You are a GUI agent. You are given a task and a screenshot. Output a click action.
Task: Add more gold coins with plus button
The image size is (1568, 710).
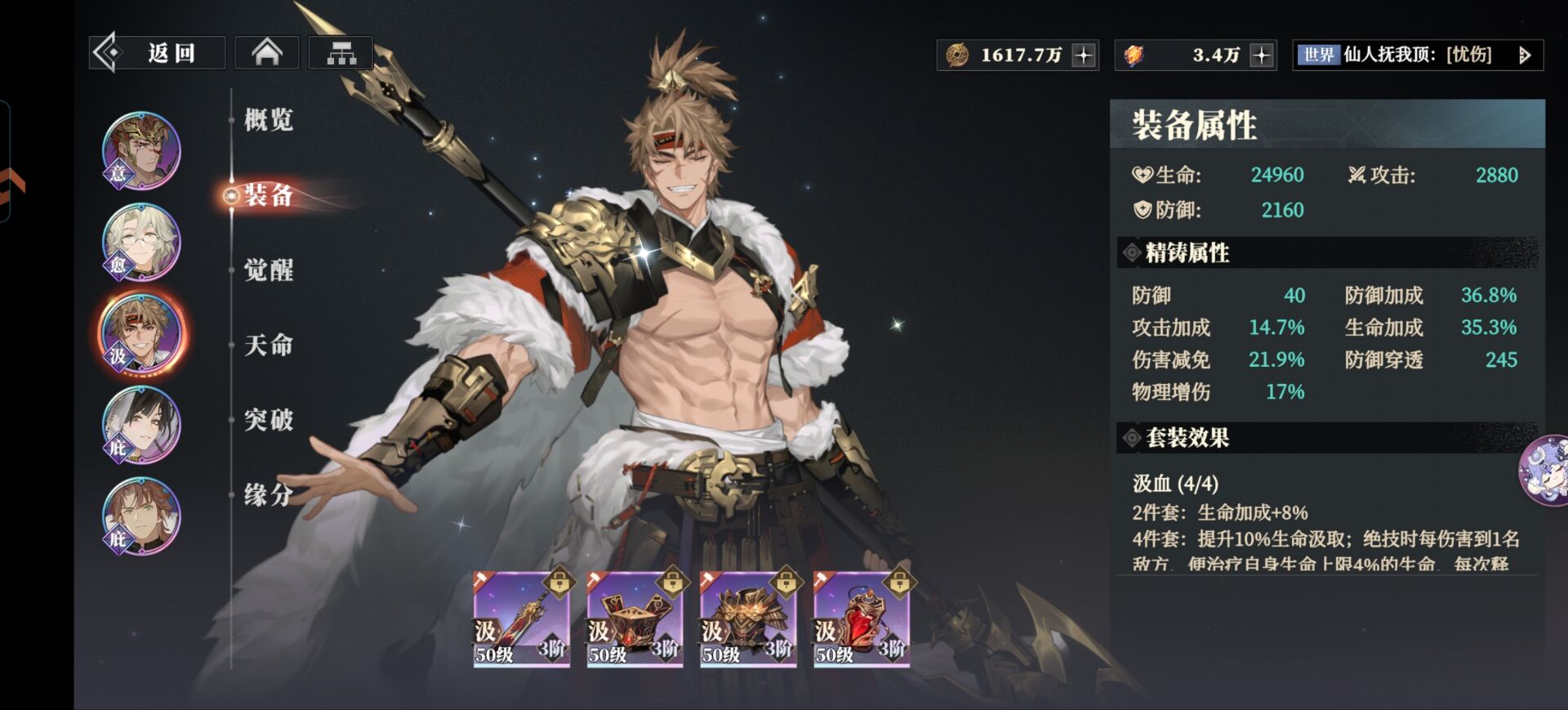point(1084,56)
